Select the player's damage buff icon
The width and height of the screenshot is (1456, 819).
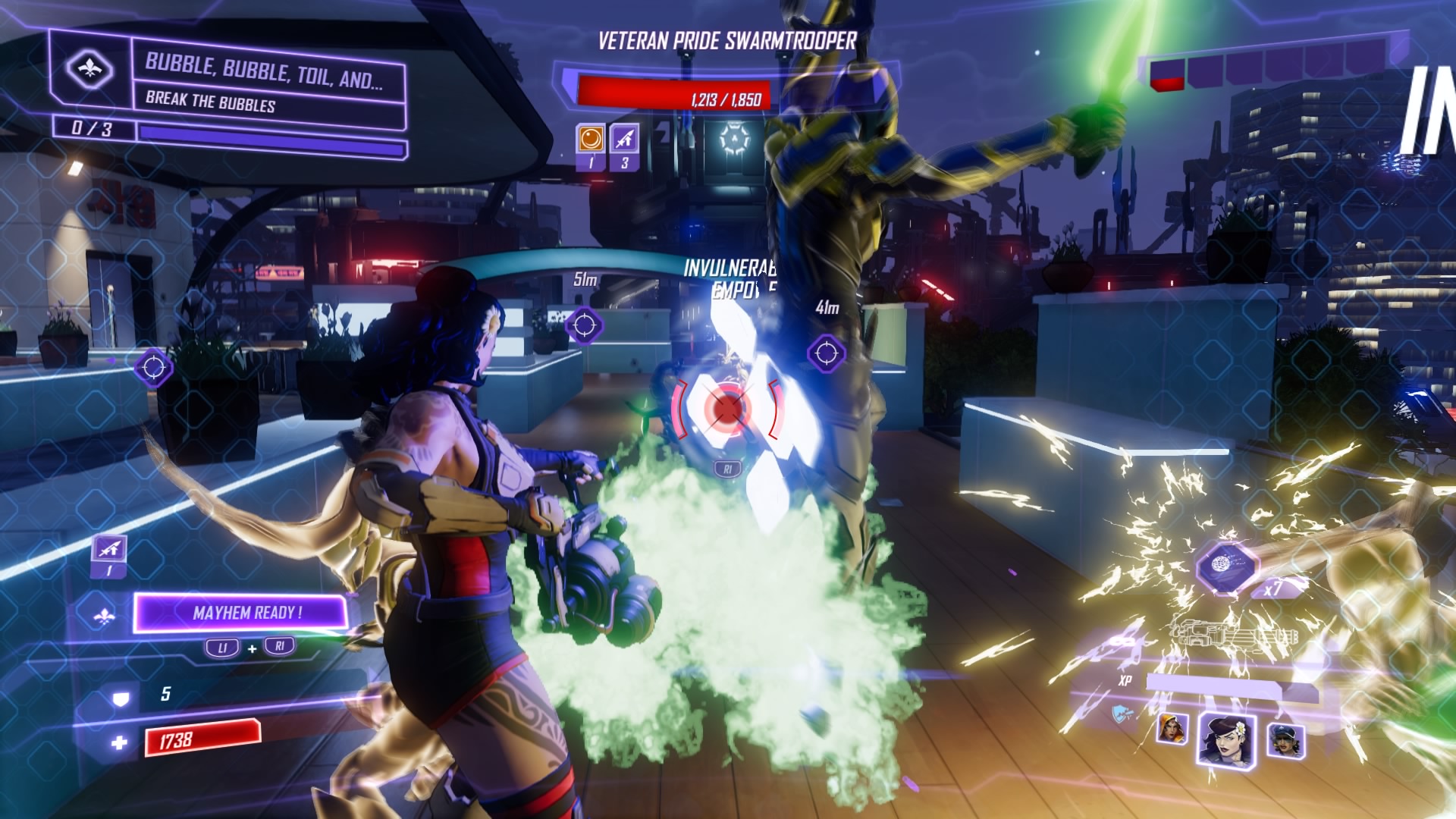(x=109, y=549)
